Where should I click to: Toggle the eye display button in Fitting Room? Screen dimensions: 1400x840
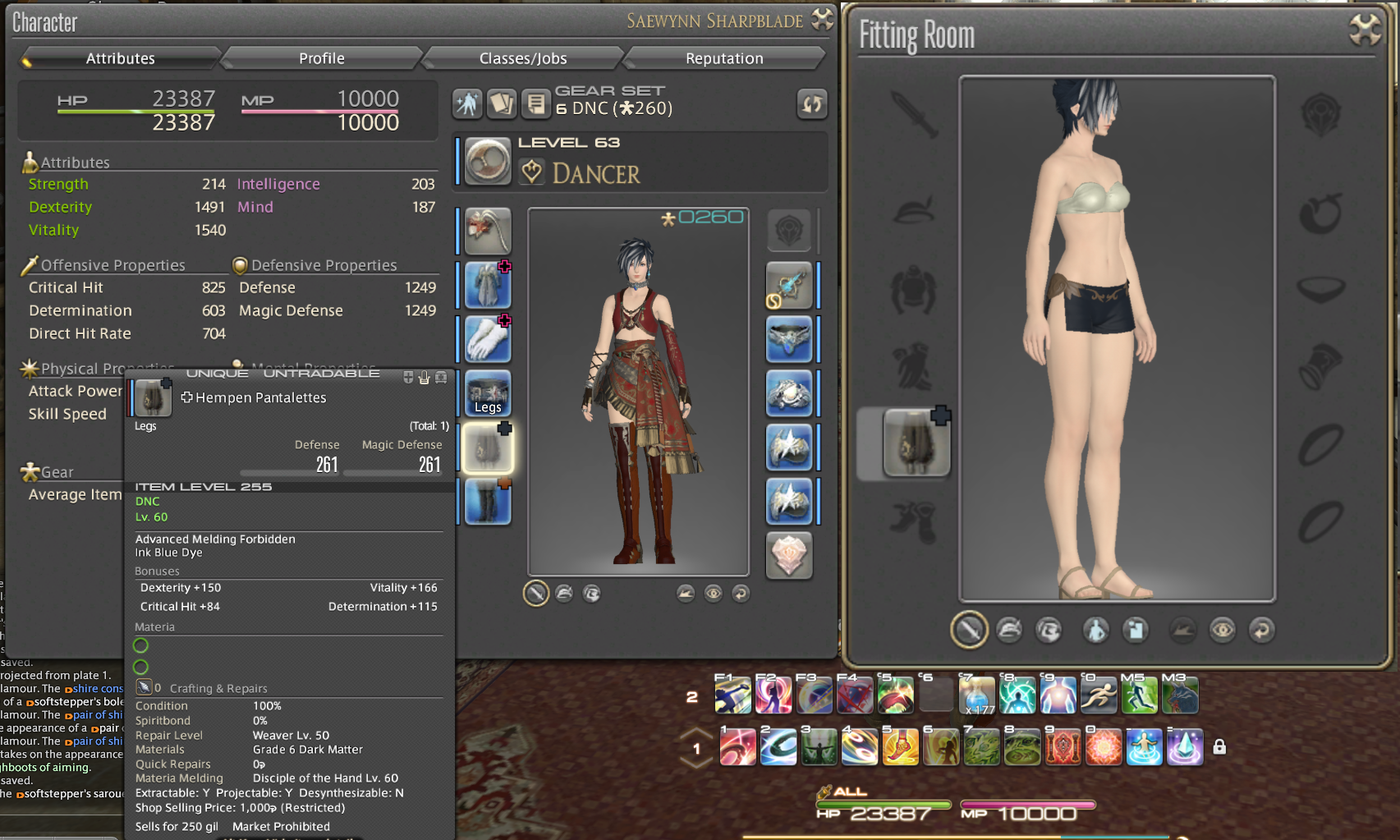1222,630
